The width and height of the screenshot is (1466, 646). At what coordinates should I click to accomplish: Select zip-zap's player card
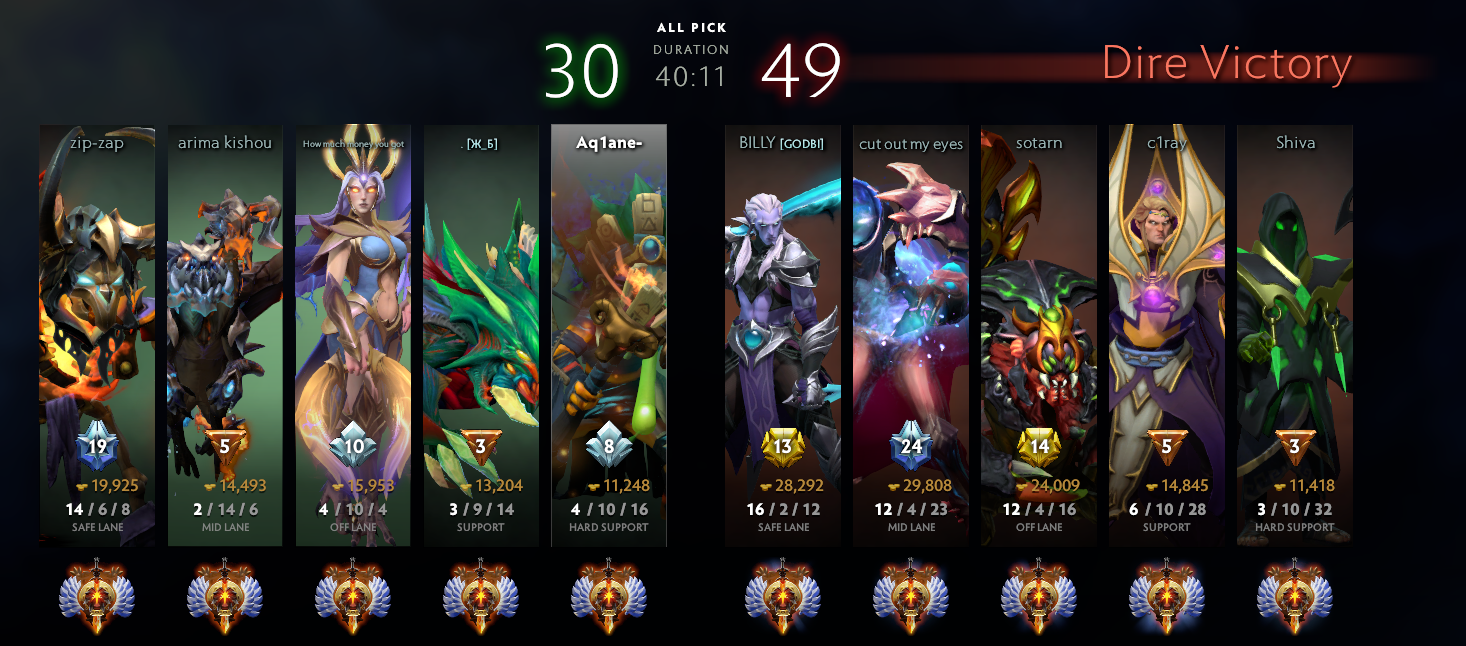[97, 335]
